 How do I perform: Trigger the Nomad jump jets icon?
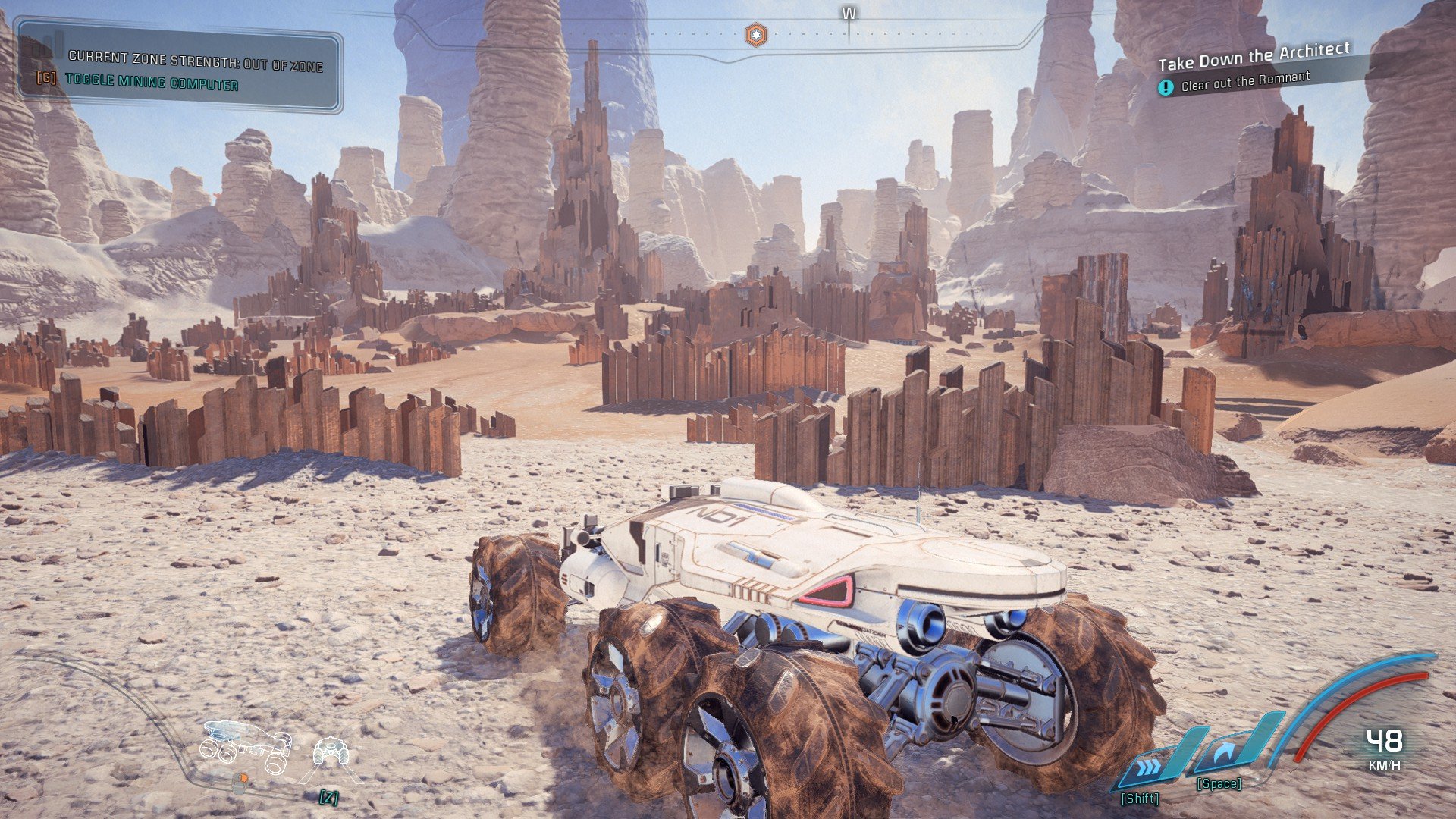click(x=1227, y=754)
